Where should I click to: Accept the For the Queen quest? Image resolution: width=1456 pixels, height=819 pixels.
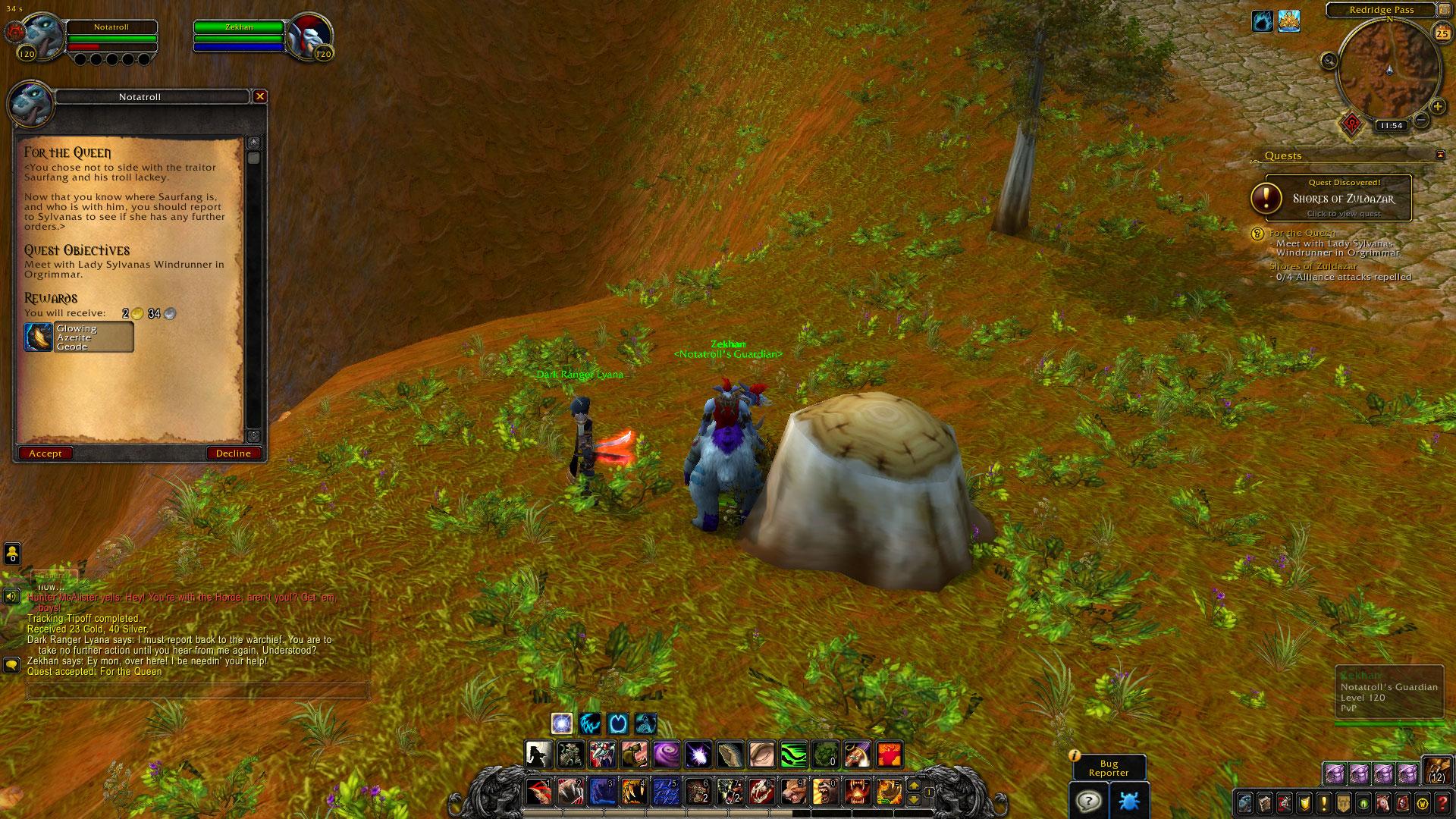click(x=45, y=453)
